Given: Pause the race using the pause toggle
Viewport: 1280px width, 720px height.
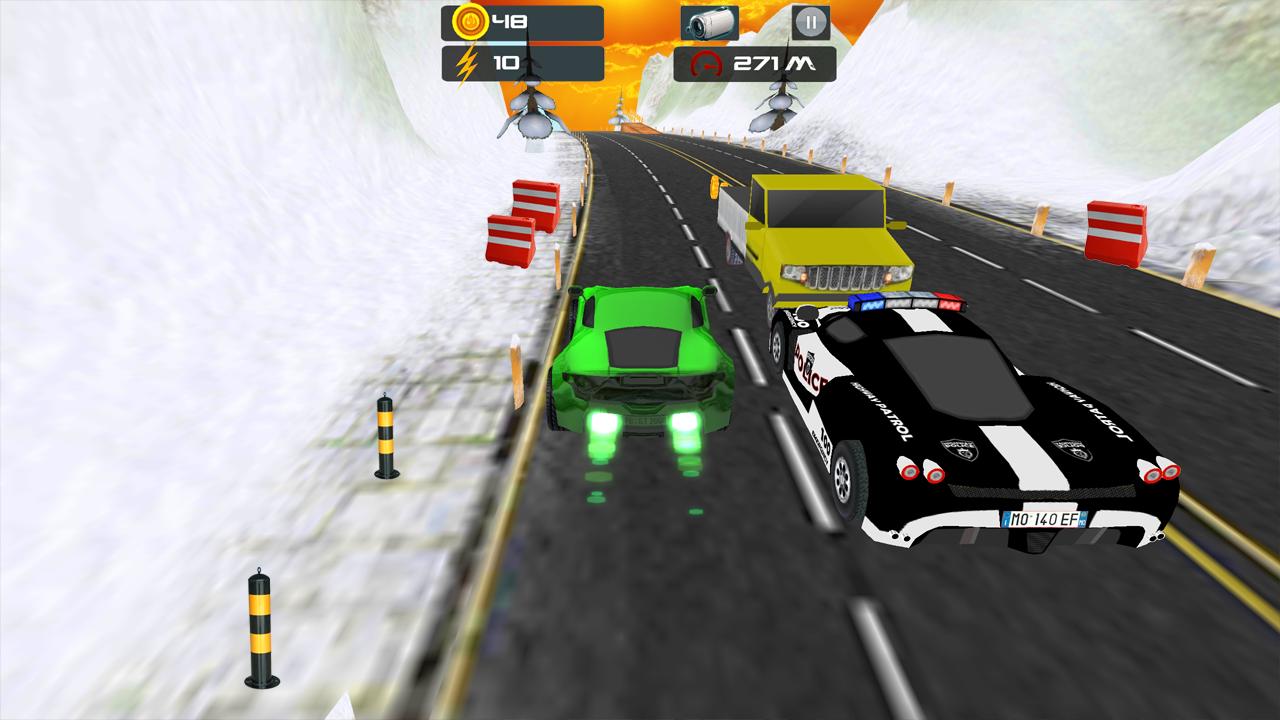Looking at the screenshot, I should pos(810,20).
